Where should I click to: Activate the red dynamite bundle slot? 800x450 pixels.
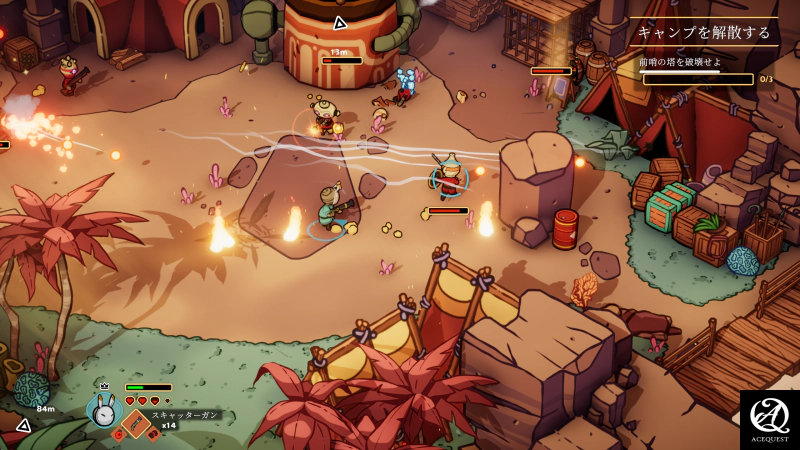[x=152, y=435]
